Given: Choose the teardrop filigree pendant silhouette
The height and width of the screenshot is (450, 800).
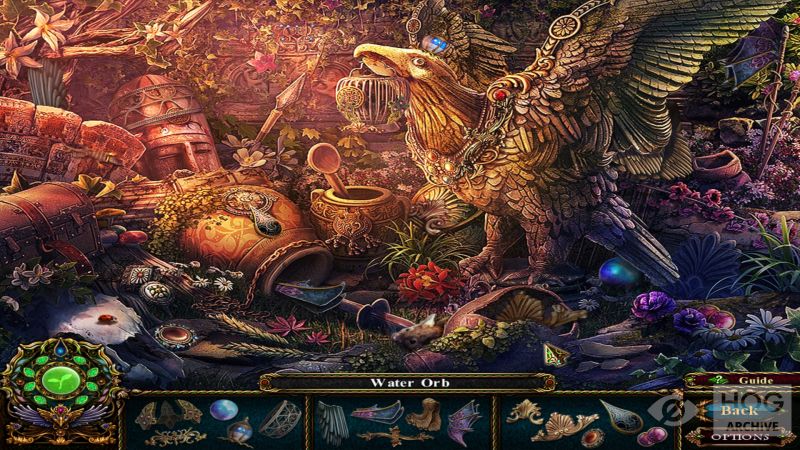Looking at the screenshot, I should 619,415.
